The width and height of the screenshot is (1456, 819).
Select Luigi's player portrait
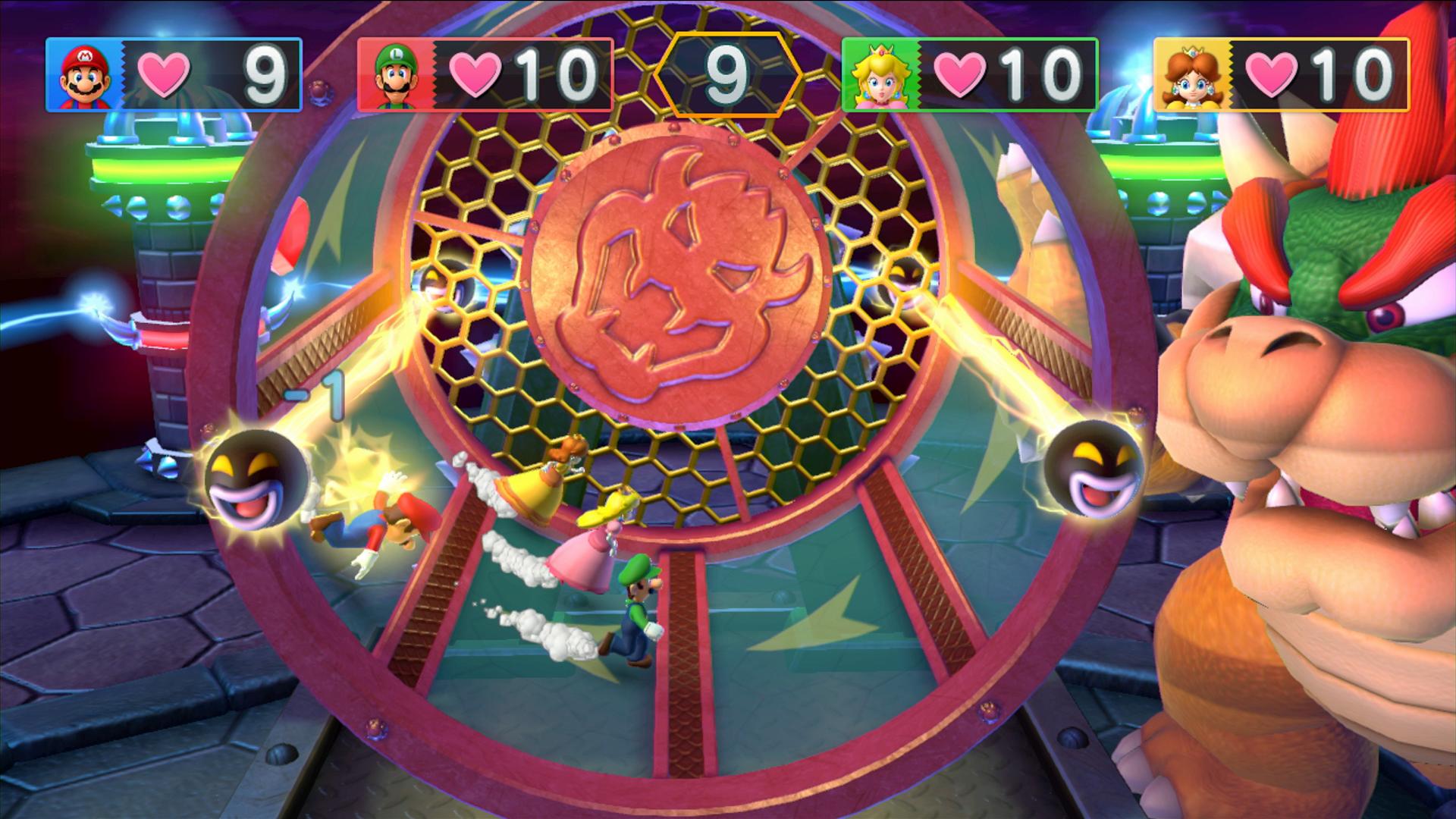(x=396, y=76)
